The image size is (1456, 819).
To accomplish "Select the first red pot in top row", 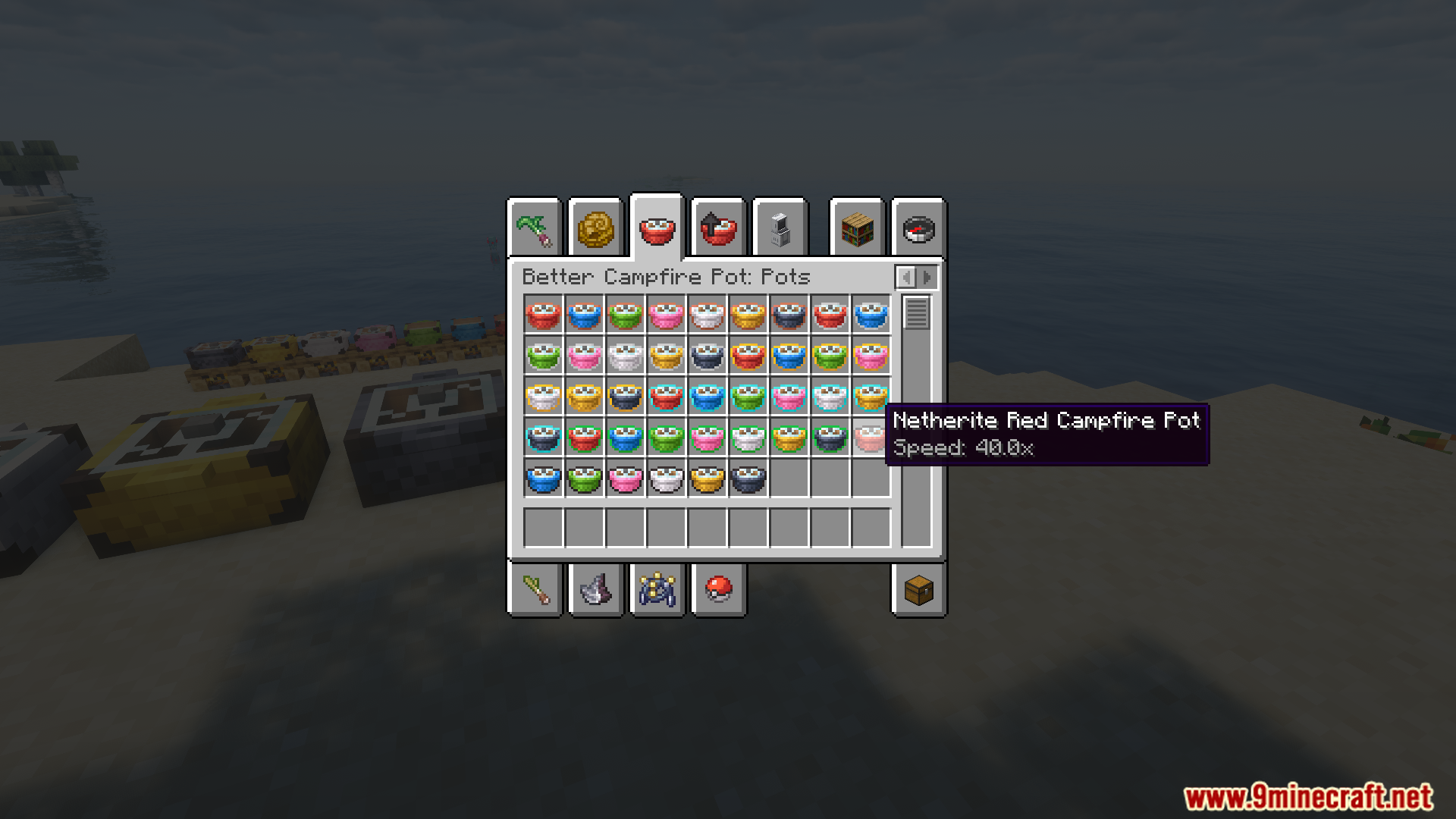I will 544,315.
